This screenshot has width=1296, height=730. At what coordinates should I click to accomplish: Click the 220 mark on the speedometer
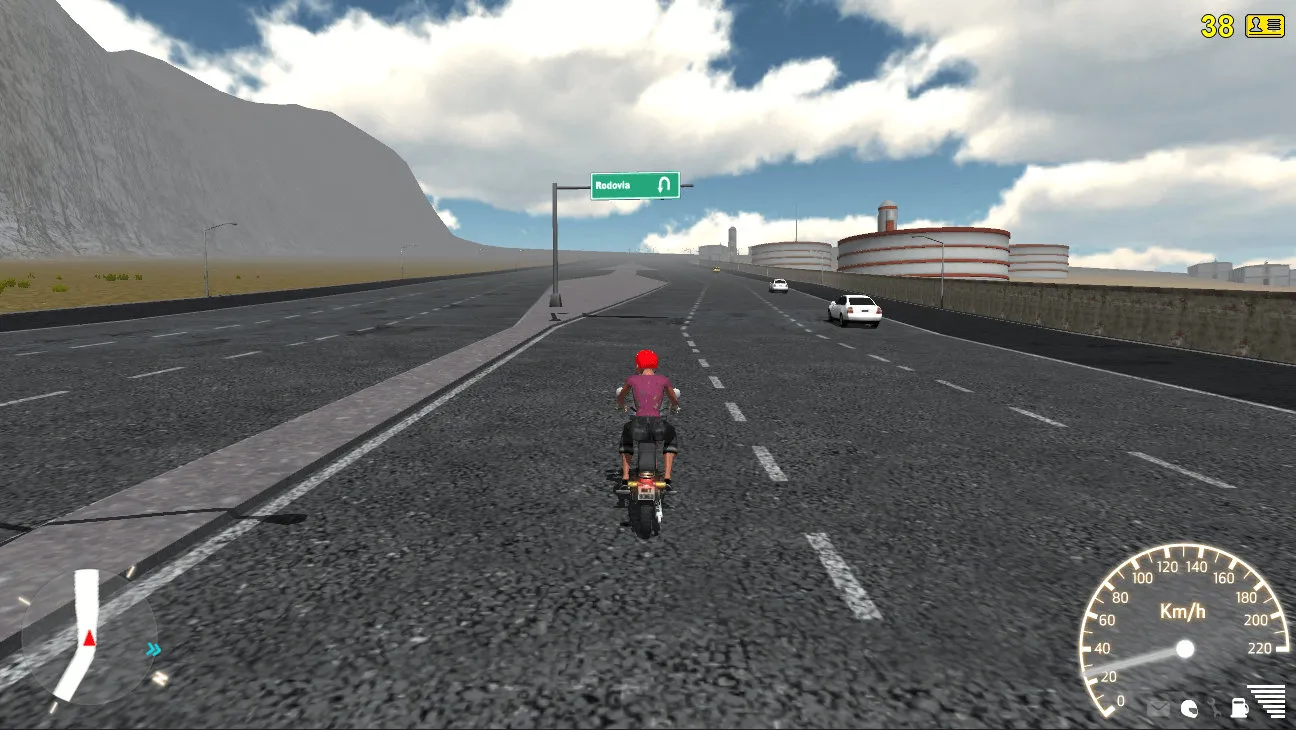tap(1260, 647)
